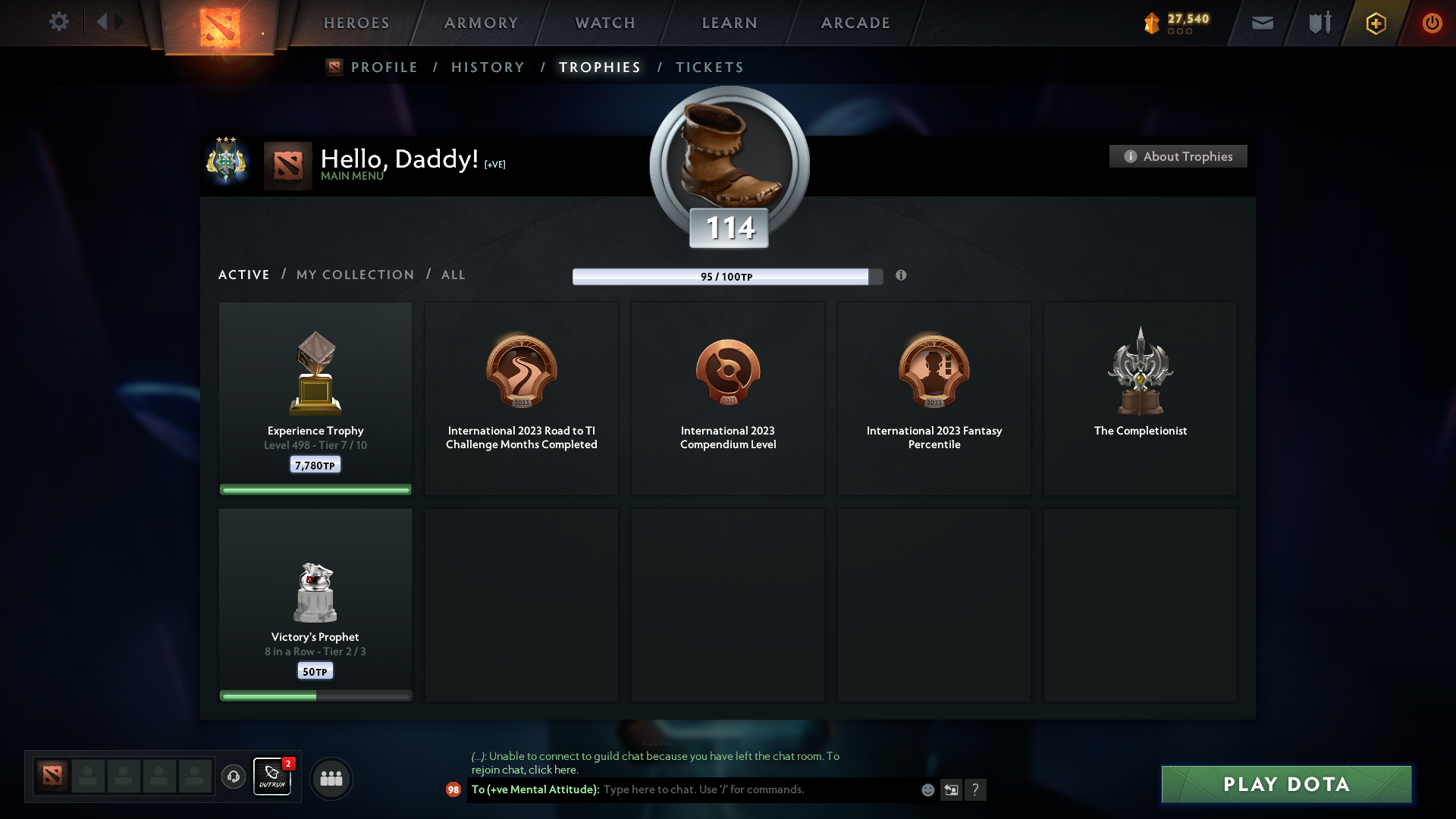Switch to MY COLLECTION trophies view
Image resolution: width=1456 pixels, height=819 pixels.
click(354, 275)
